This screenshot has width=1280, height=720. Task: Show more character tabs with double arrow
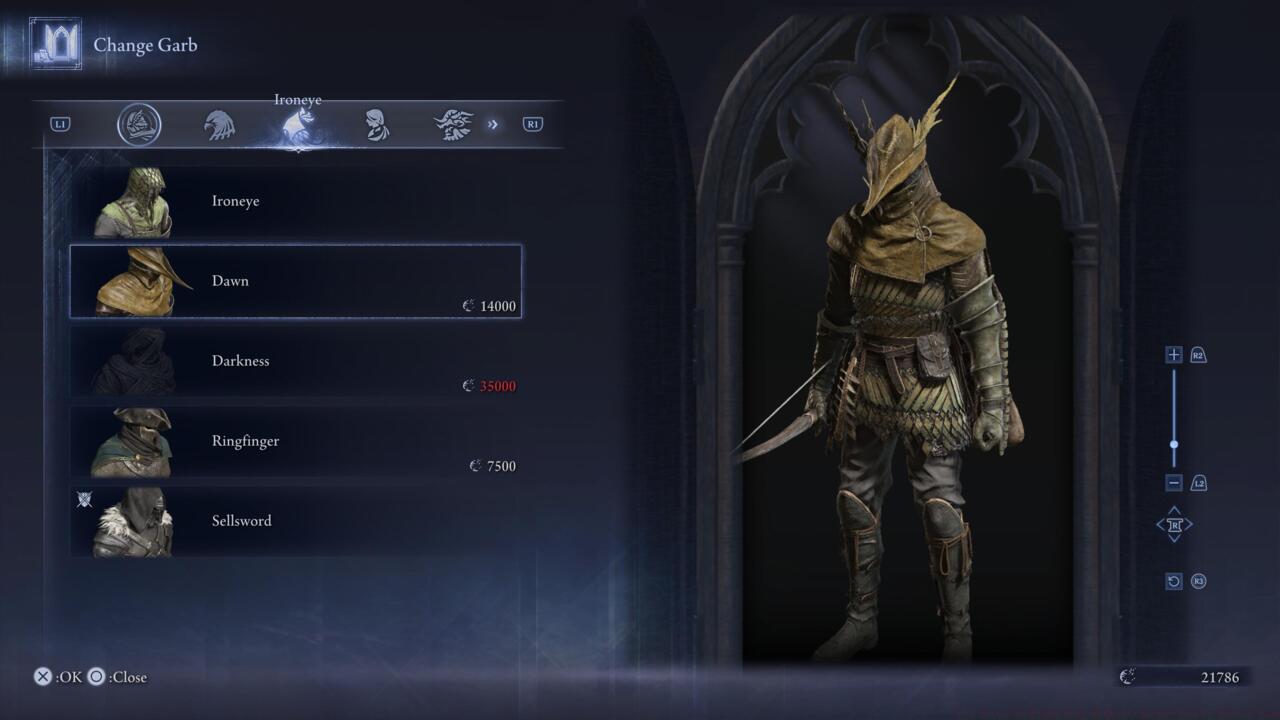pos(493,125)
